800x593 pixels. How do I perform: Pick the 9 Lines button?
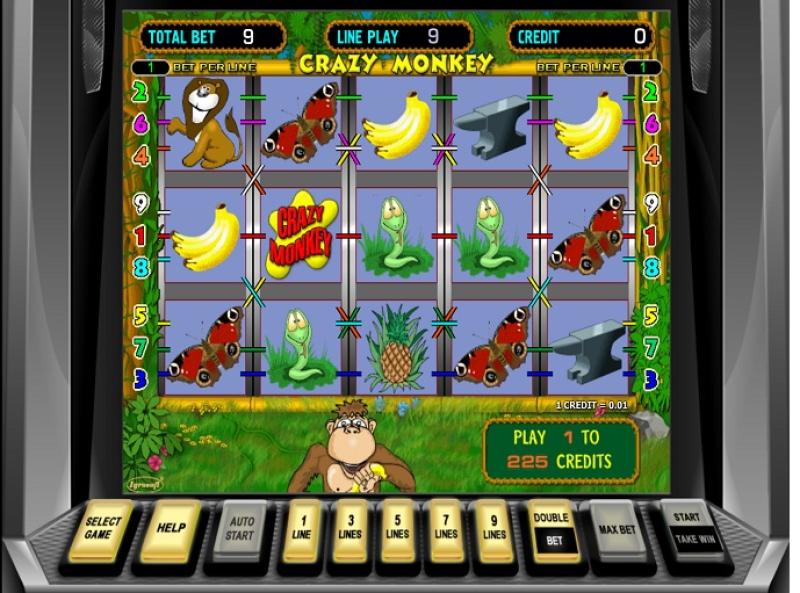click(494, 527)
